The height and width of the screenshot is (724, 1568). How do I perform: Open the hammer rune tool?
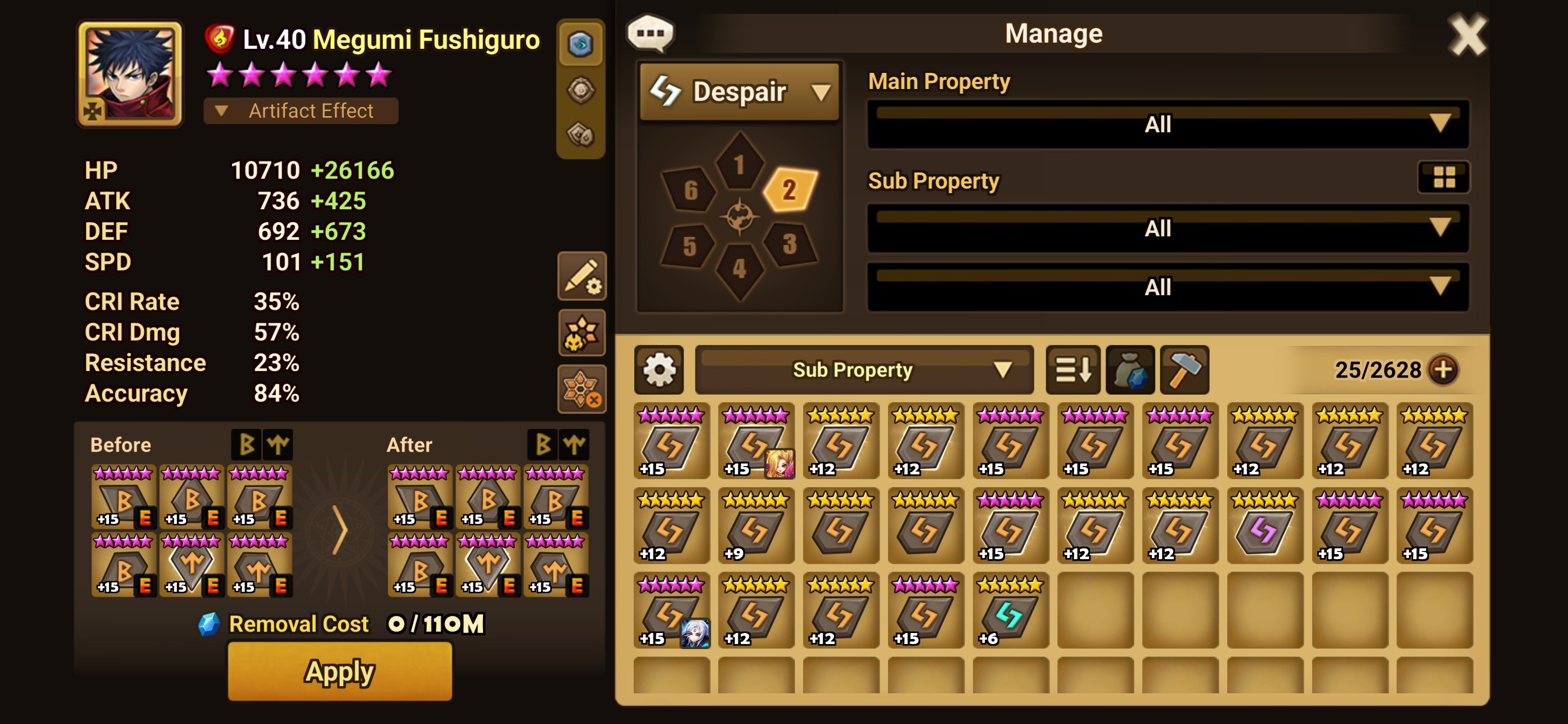pyautogui.click(x=1184, y=370)
